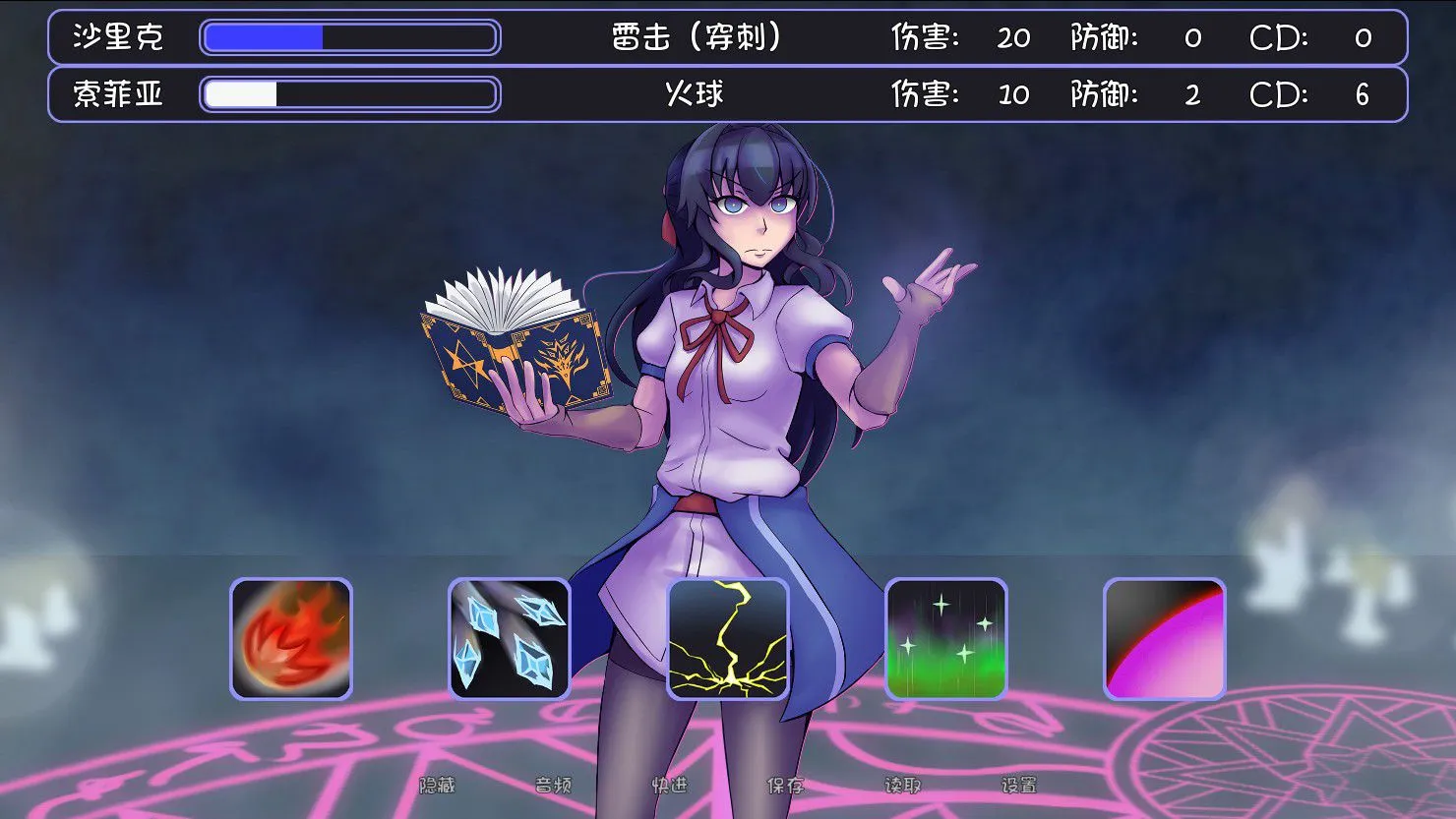Open the 保存 (save) menu
Viewport: 1456px width, 819px height.
(786, 785)
